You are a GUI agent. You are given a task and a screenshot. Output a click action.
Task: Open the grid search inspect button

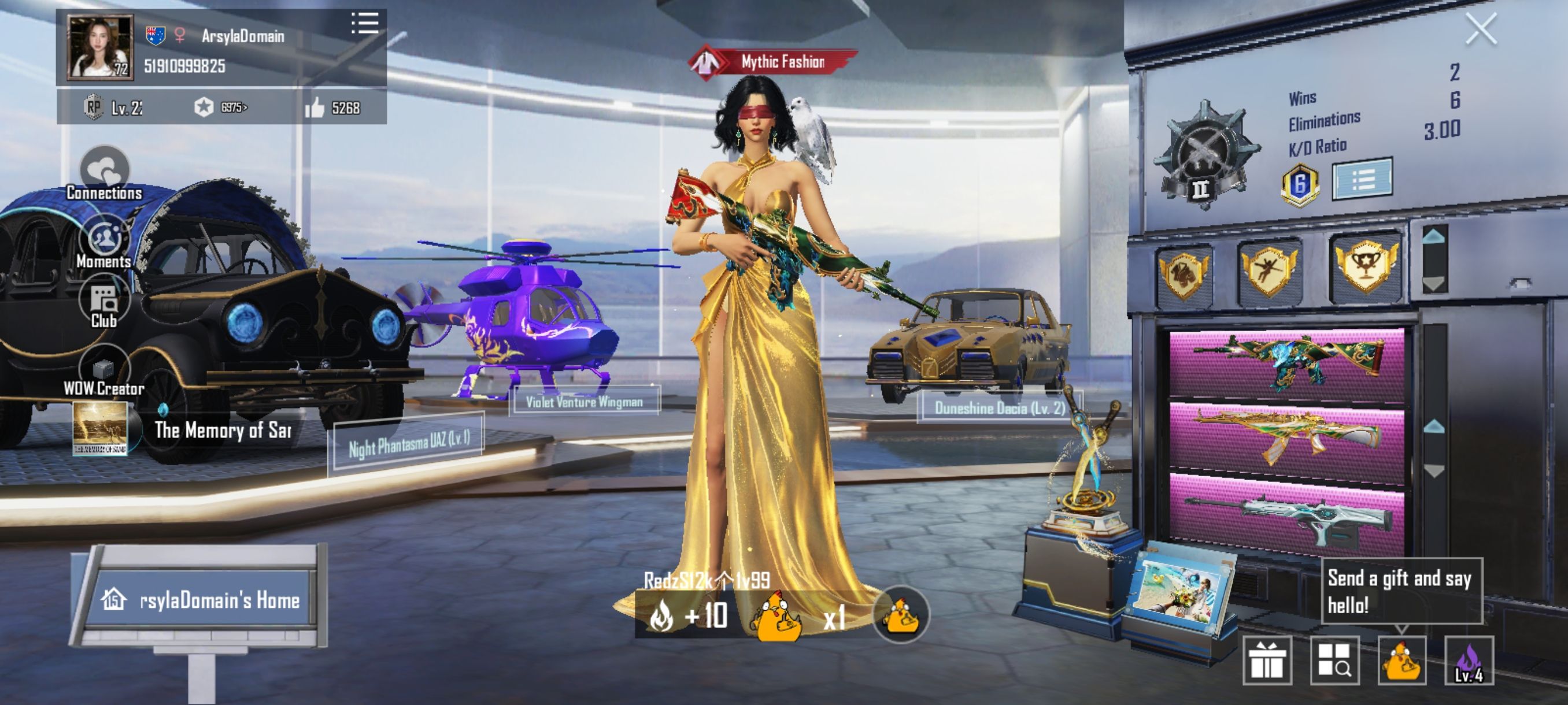pos(1334,661)
